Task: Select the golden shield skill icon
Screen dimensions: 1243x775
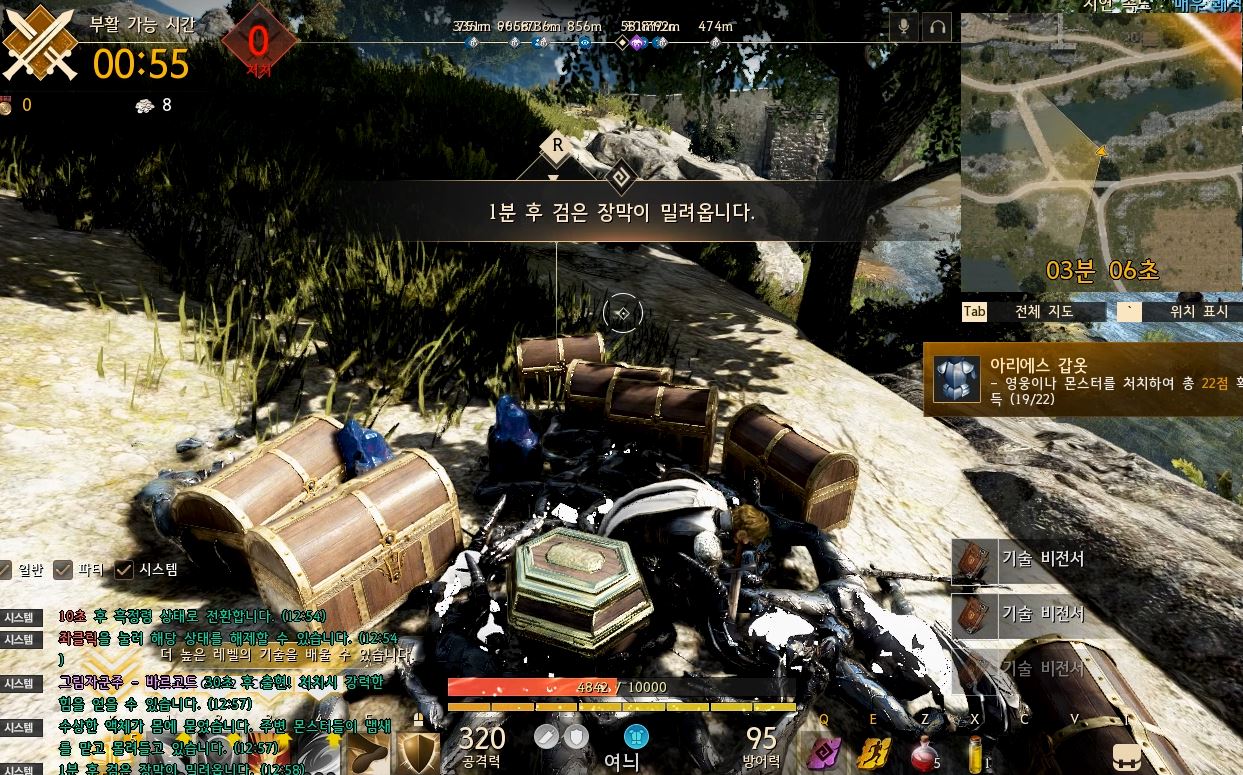Action: (x=418, y=752)
